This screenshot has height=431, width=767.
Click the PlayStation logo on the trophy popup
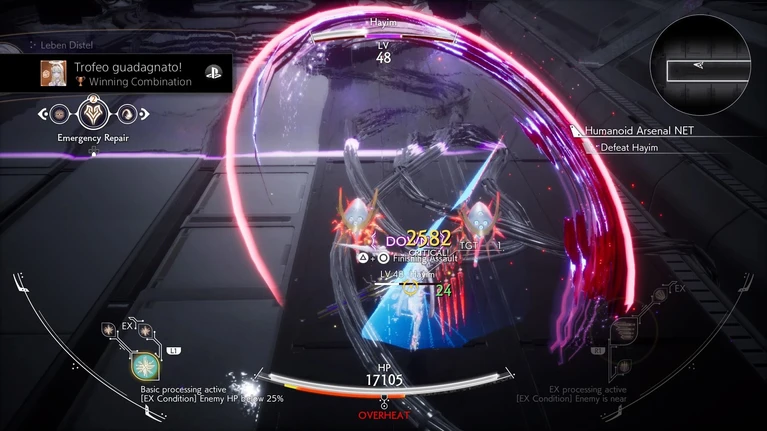213,72
